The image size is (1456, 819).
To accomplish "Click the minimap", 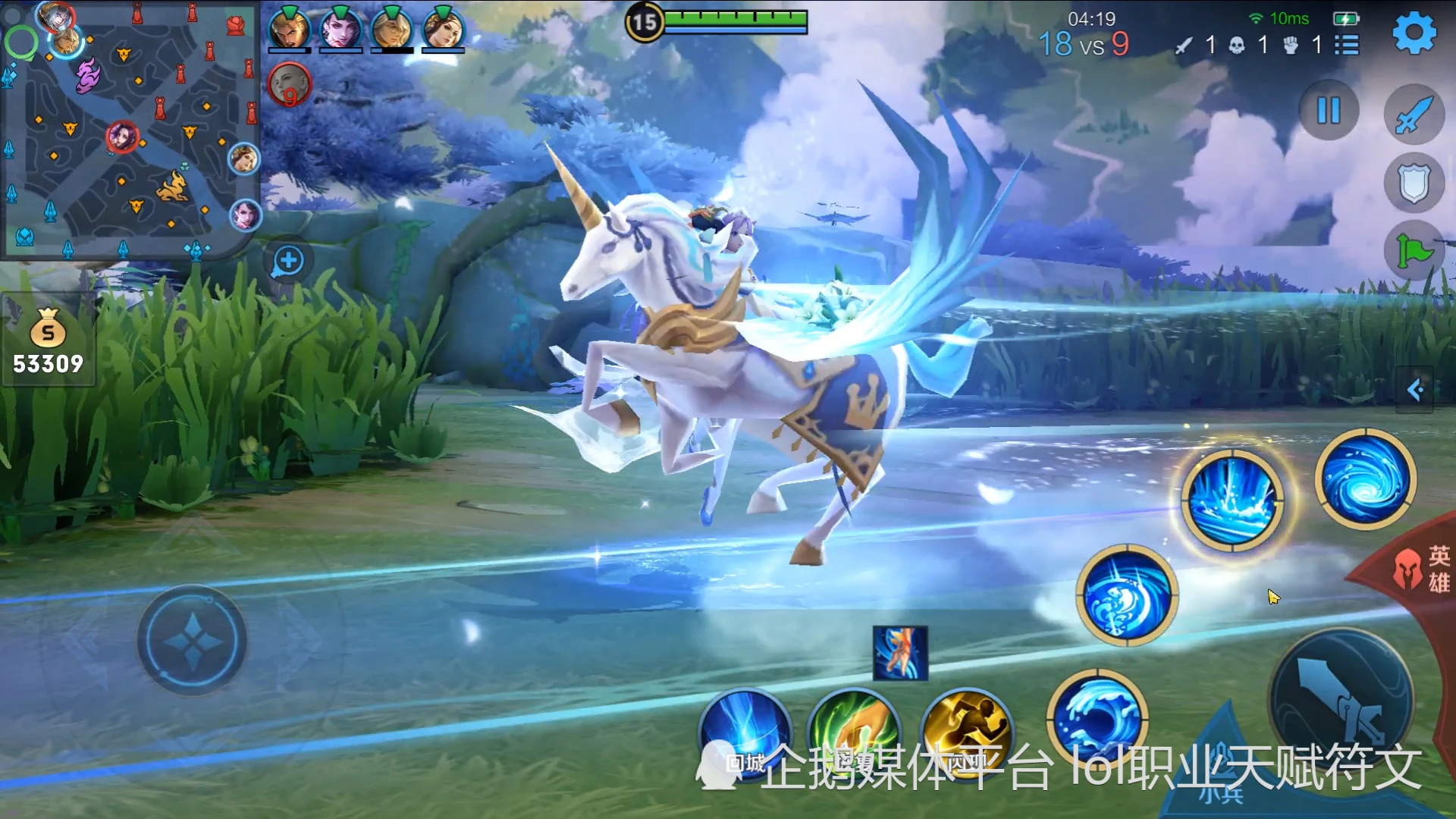I will [x=130, y=130].
